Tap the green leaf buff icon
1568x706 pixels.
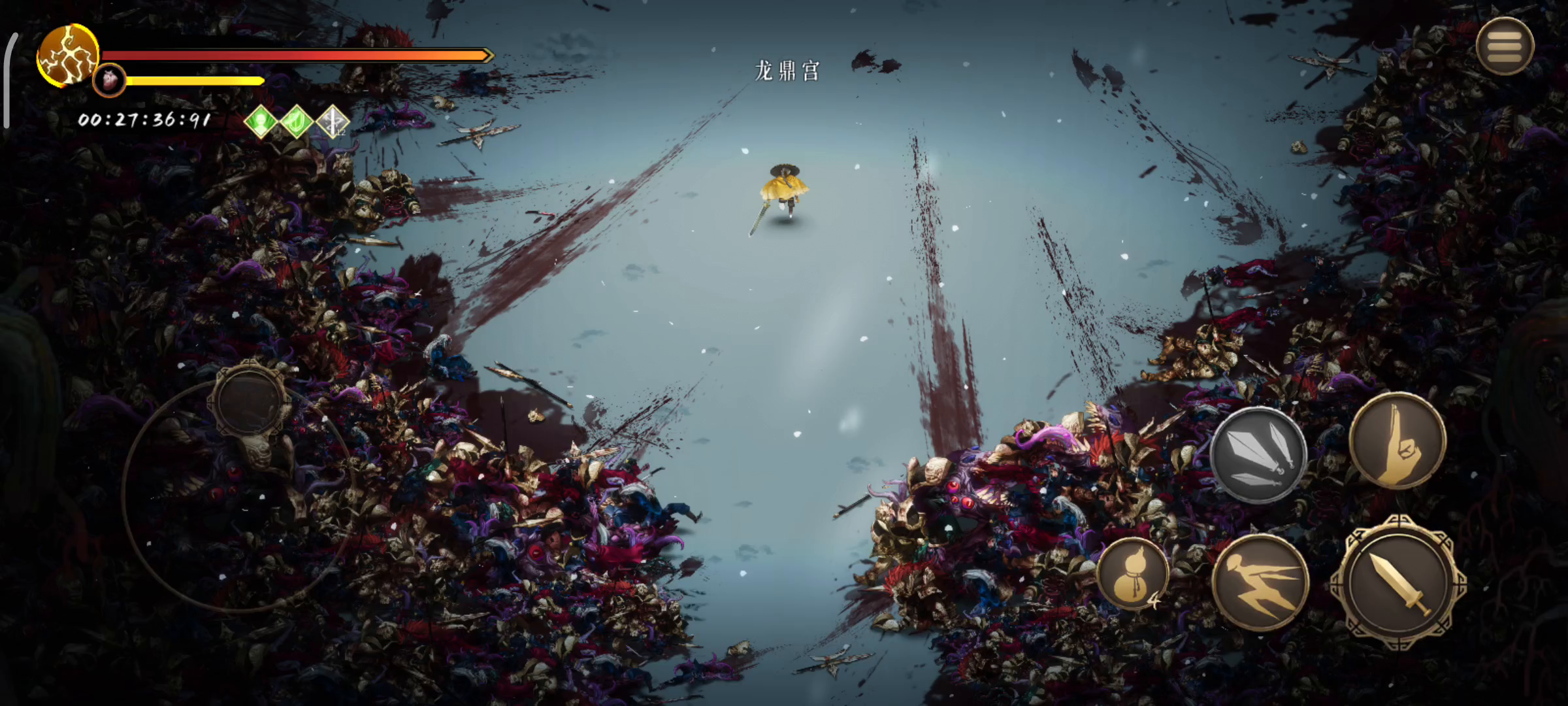pyautogui.click(x=297, y=122)
